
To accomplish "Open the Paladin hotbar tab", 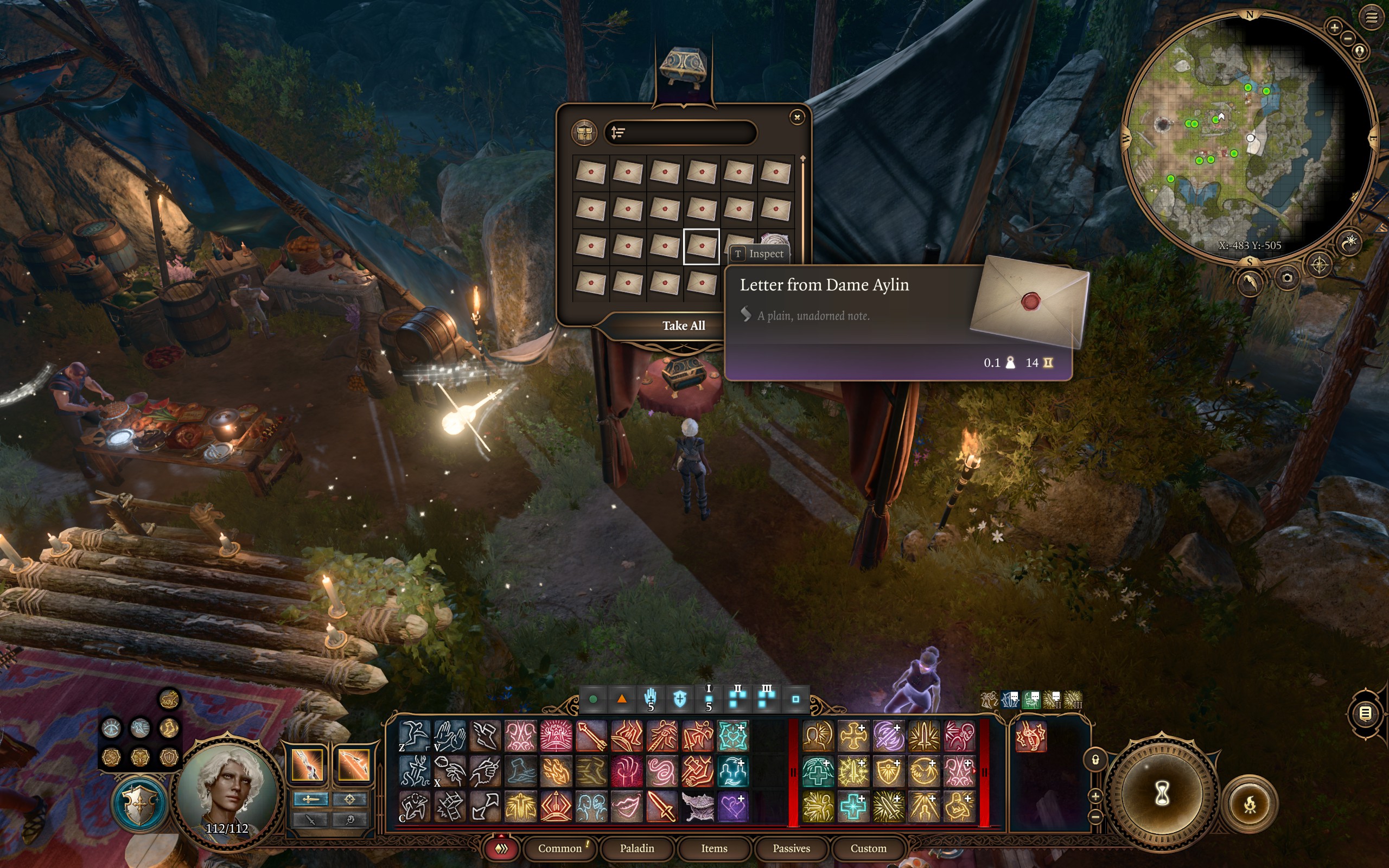I will [636, 848].
